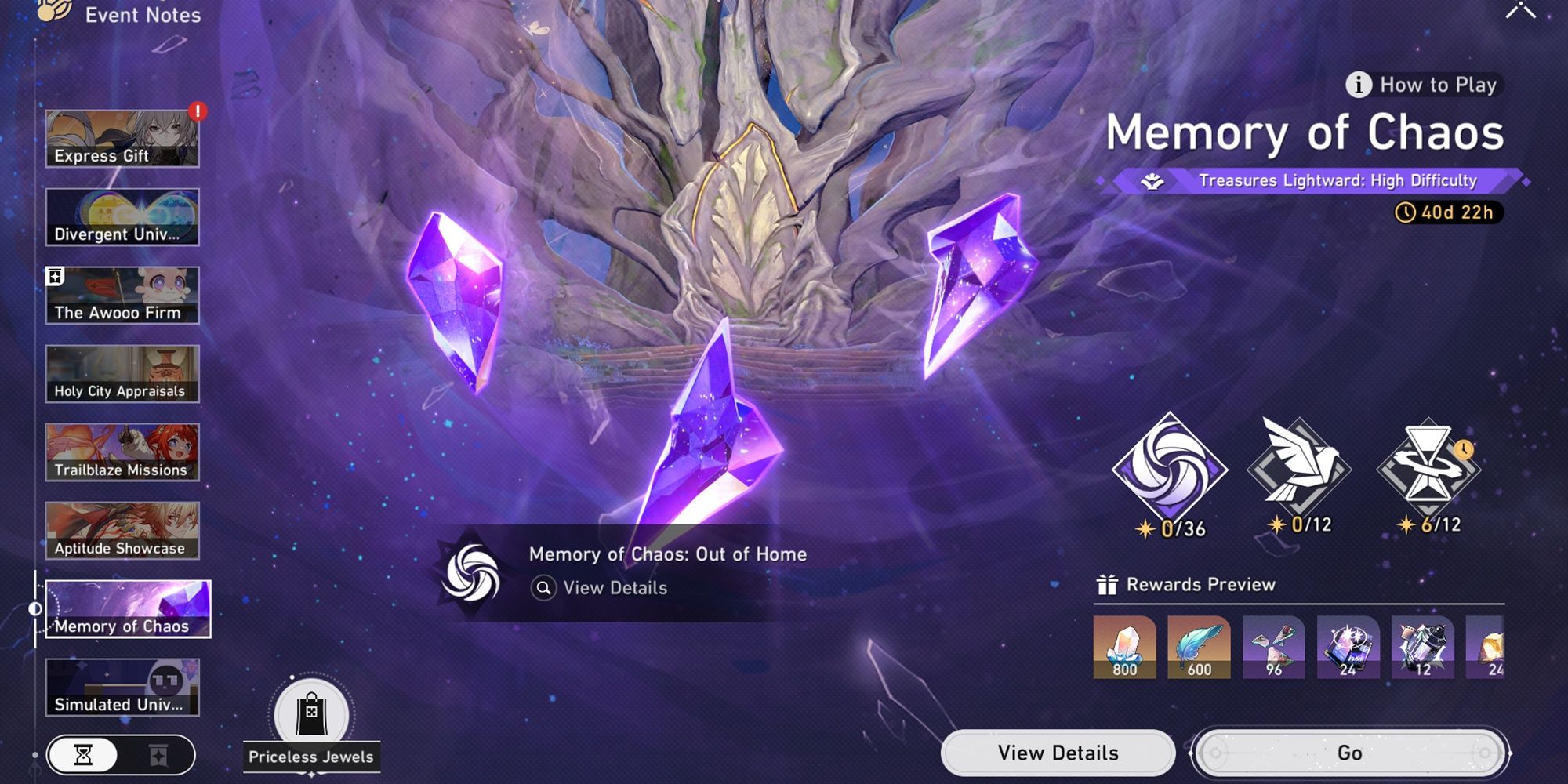
Task: Open the Express Gift event tab
Action: 122,138
